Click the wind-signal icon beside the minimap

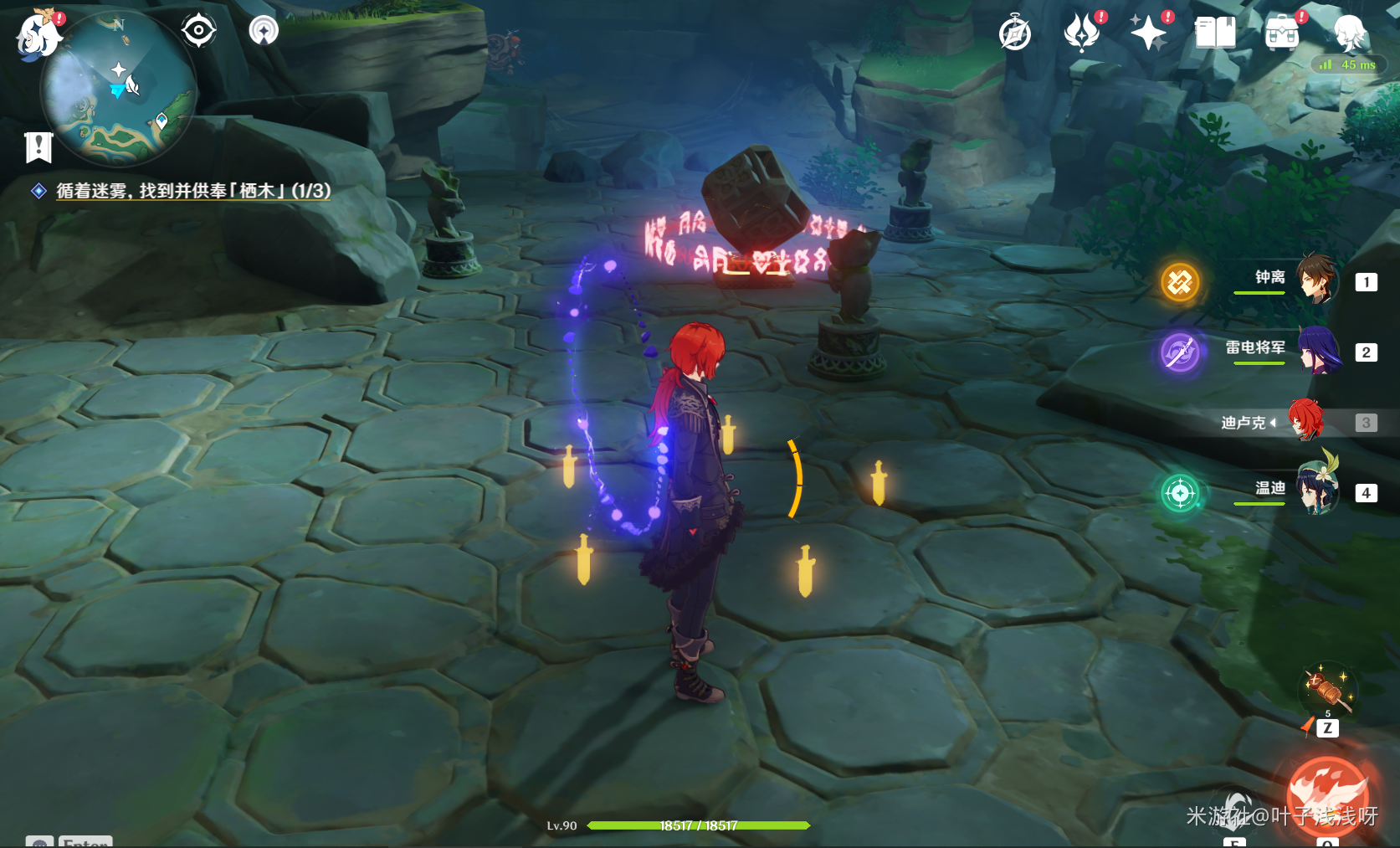click(x=264, y=31)
